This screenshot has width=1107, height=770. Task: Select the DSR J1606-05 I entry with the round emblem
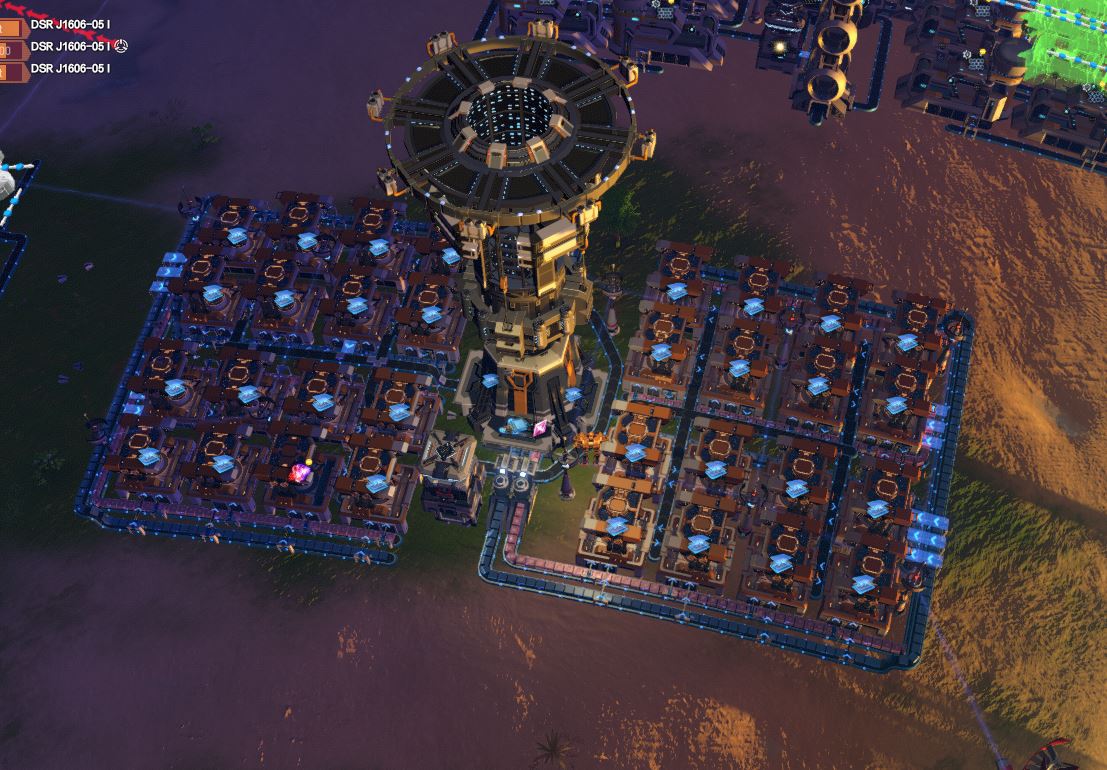tap(70, 46)
